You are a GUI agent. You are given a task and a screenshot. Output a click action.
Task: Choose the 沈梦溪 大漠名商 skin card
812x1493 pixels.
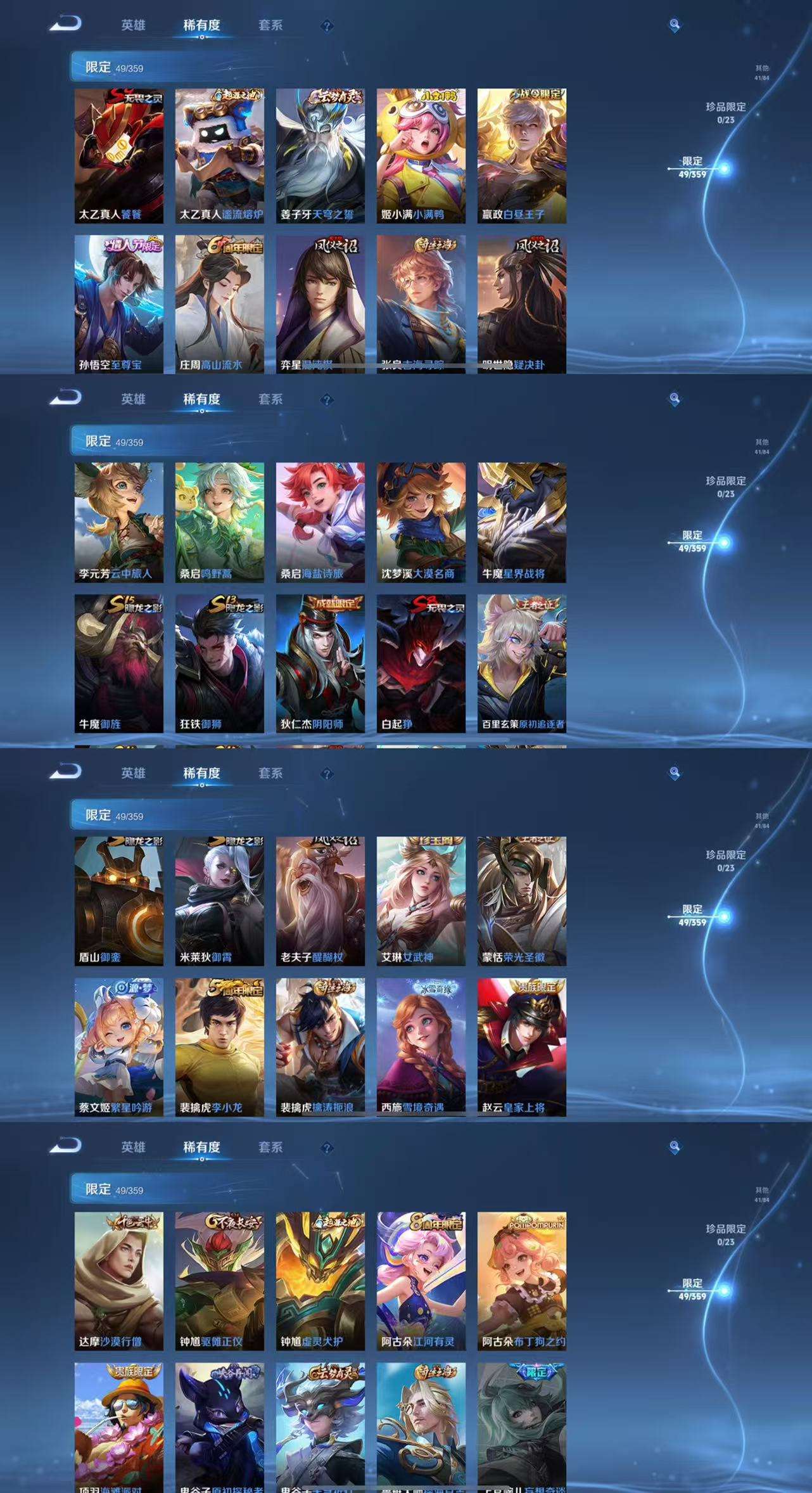coord(421,522)
